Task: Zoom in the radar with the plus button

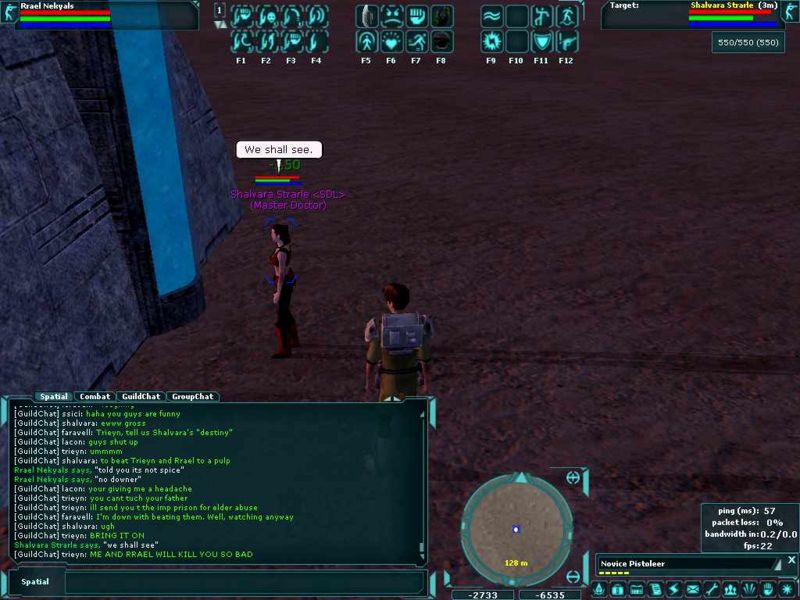Action: coord(573,478)
